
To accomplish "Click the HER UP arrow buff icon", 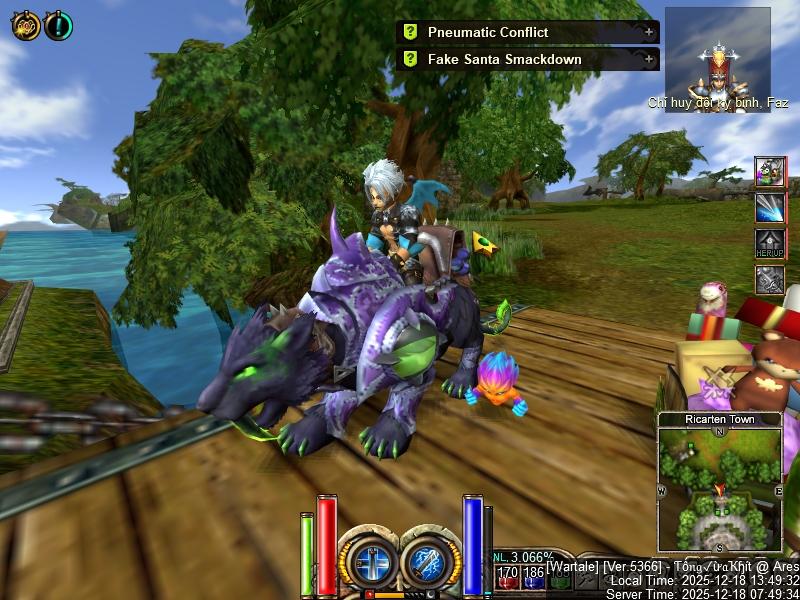I will (x=769, y=243).
